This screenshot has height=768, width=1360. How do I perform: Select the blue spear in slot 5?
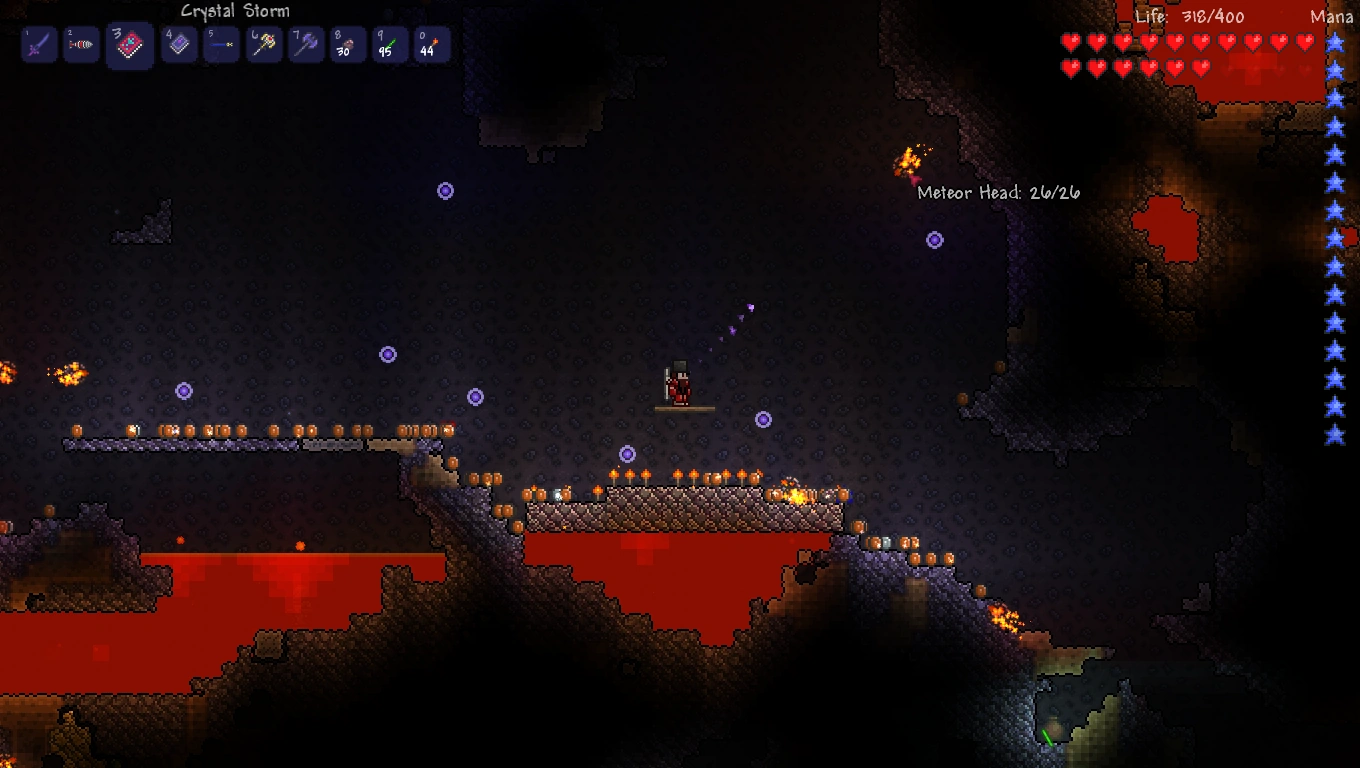222,45
